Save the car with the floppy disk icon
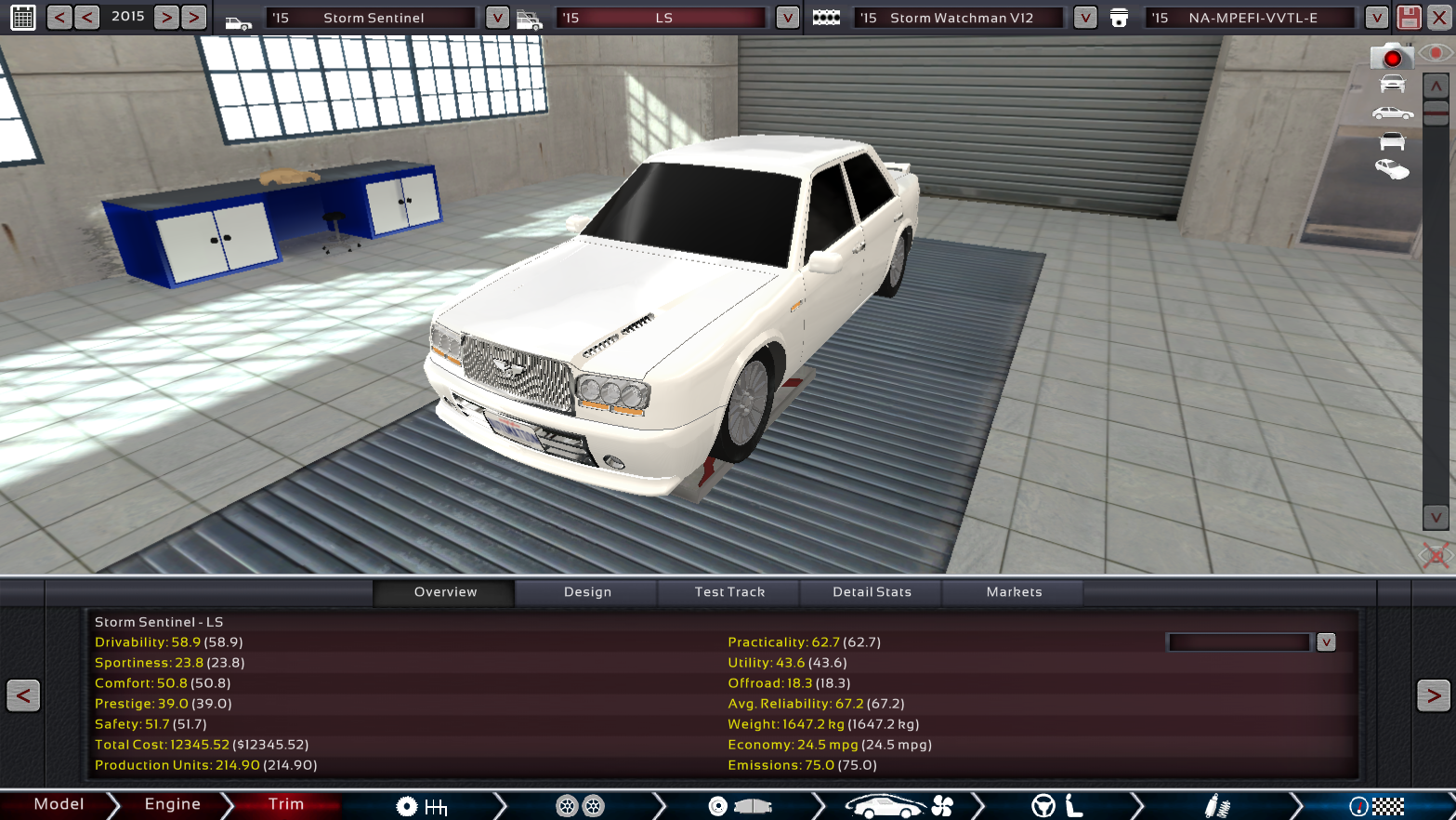1456x820 pixels. 1409,18
